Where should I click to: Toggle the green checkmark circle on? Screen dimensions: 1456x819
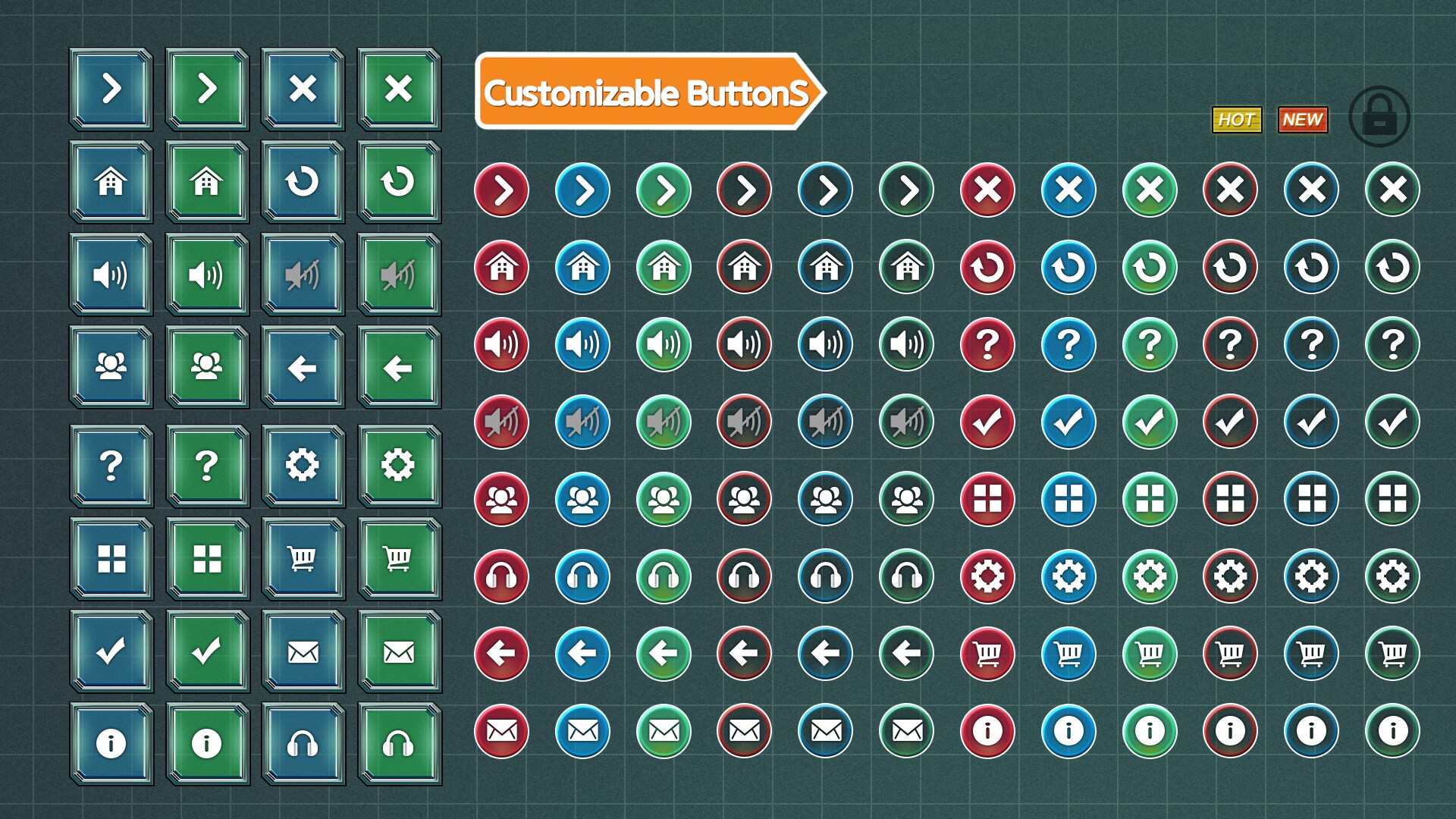(1150, 422)
